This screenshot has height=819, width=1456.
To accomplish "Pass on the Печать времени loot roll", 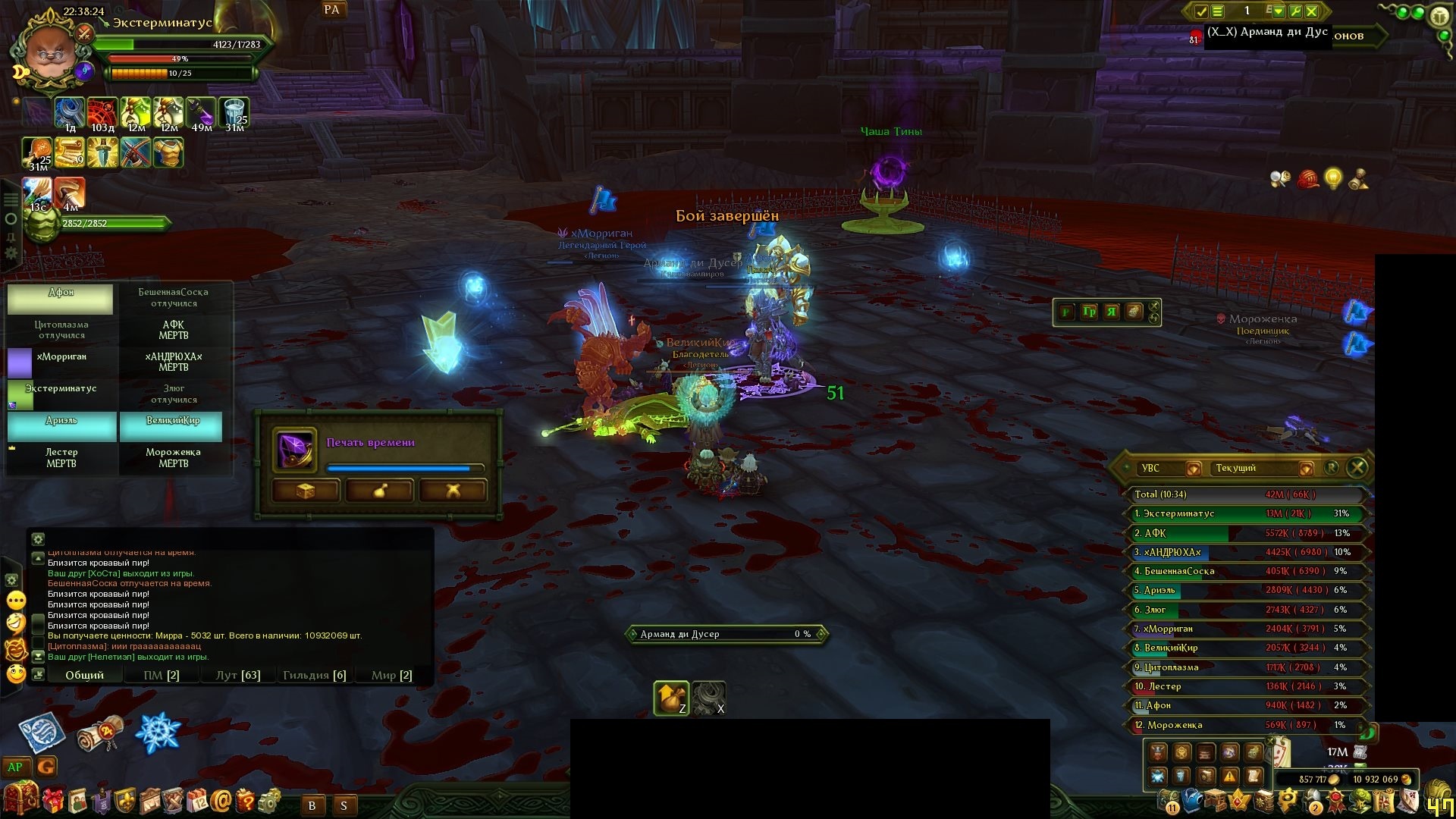I will (x=453, y=491).
